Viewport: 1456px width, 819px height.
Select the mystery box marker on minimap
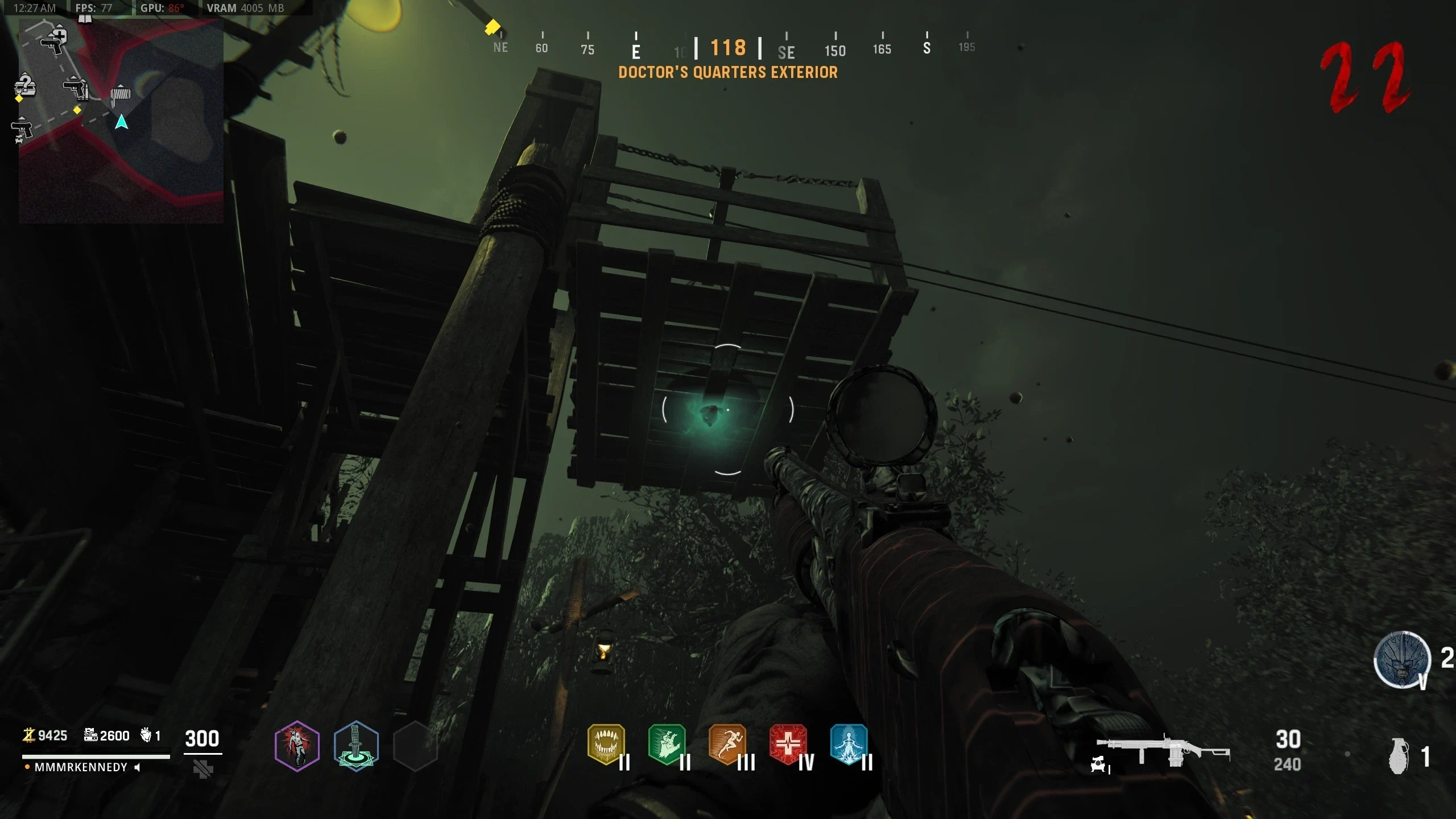[25, 85]
